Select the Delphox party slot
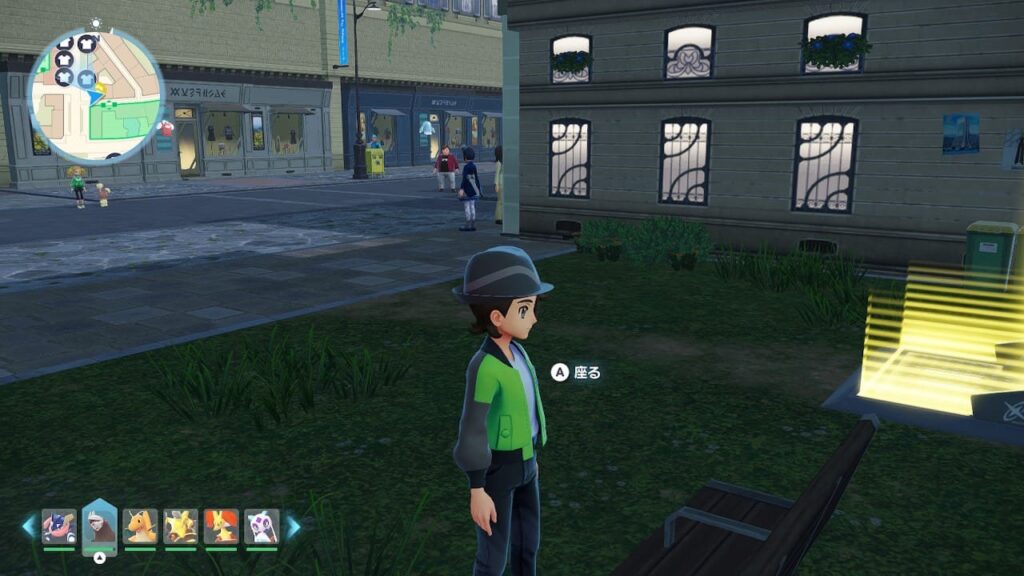 (221, 526)
